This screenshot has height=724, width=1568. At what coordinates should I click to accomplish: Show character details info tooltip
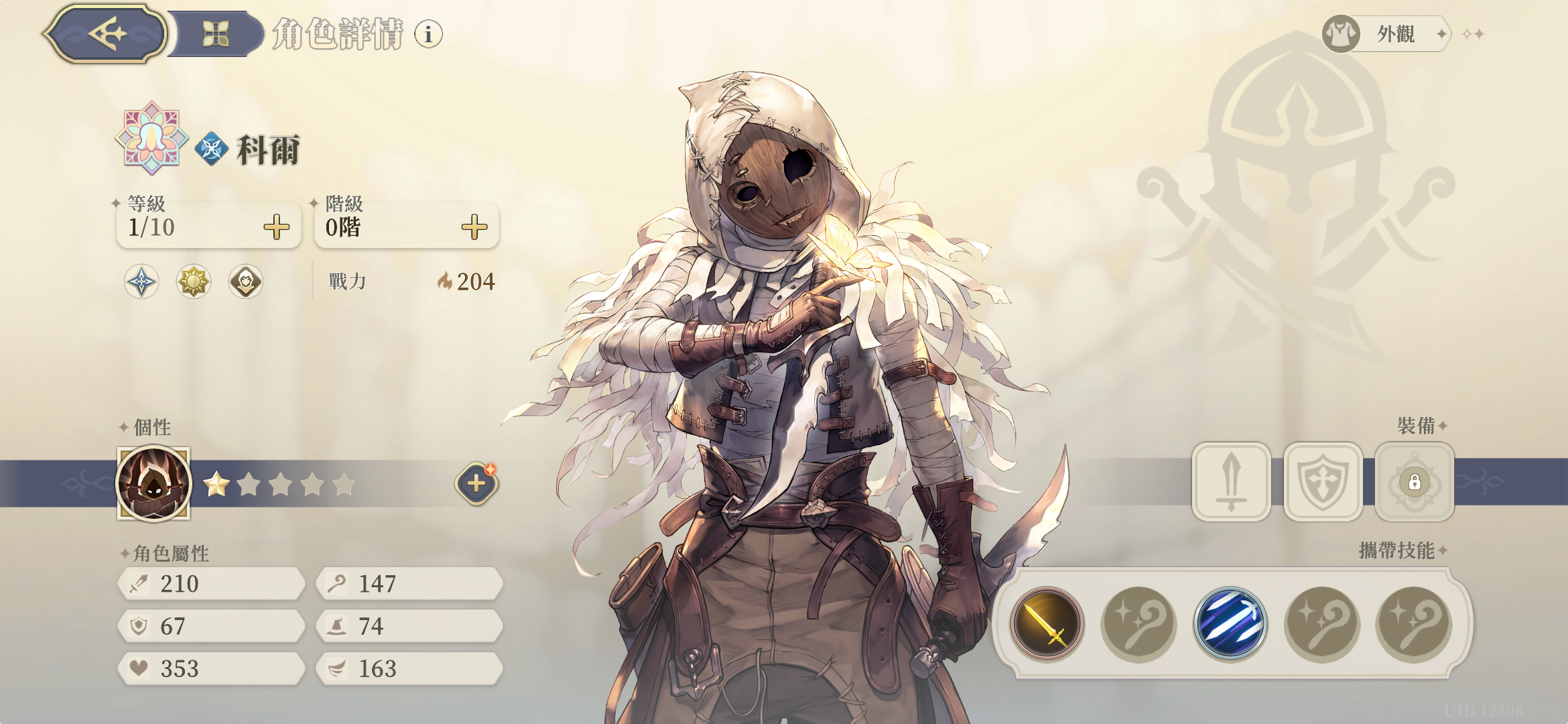coord(428,34)
